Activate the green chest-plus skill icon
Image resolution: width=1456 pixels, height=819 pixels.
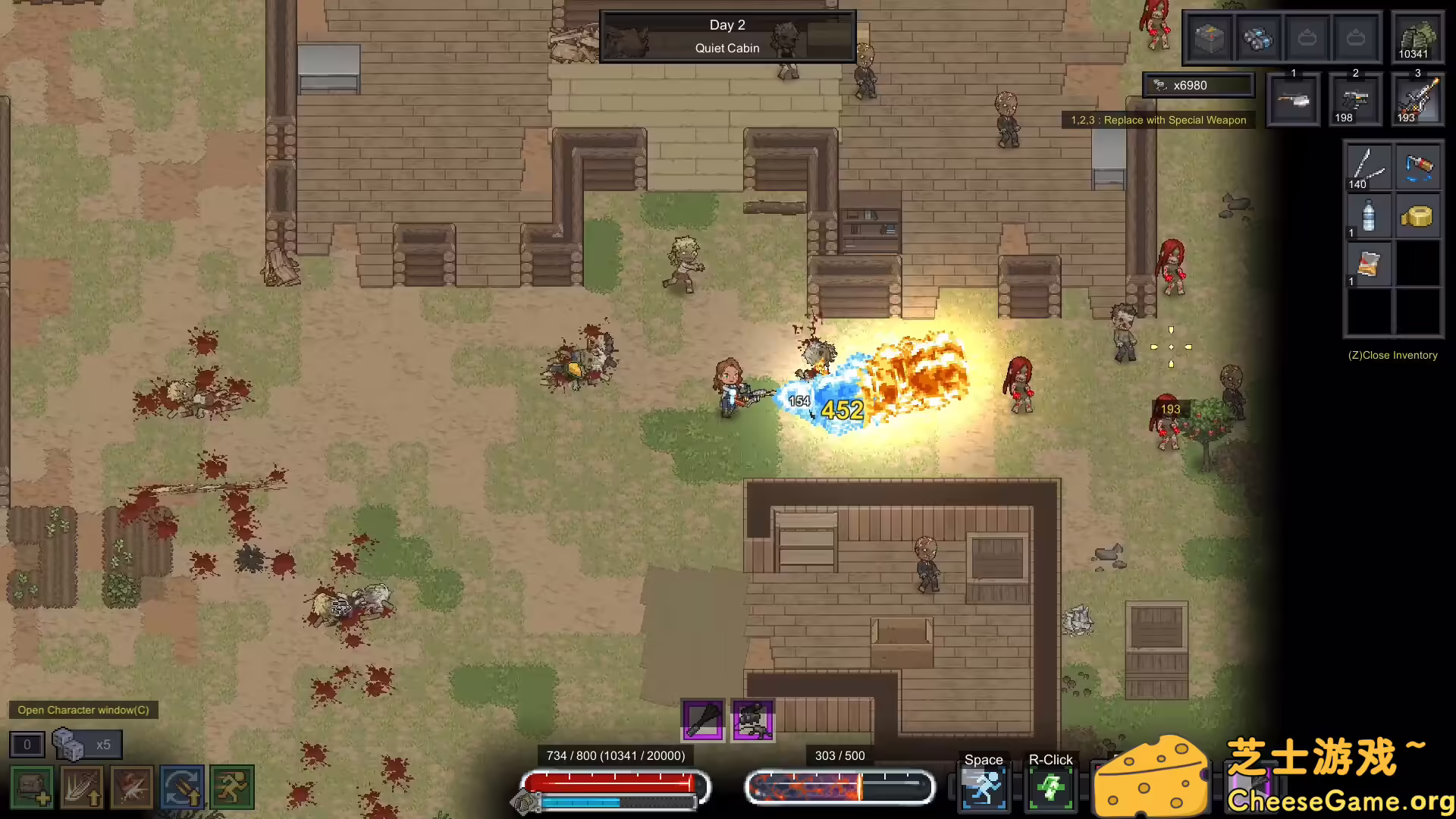pyautogui.click(x=32, y=787)
